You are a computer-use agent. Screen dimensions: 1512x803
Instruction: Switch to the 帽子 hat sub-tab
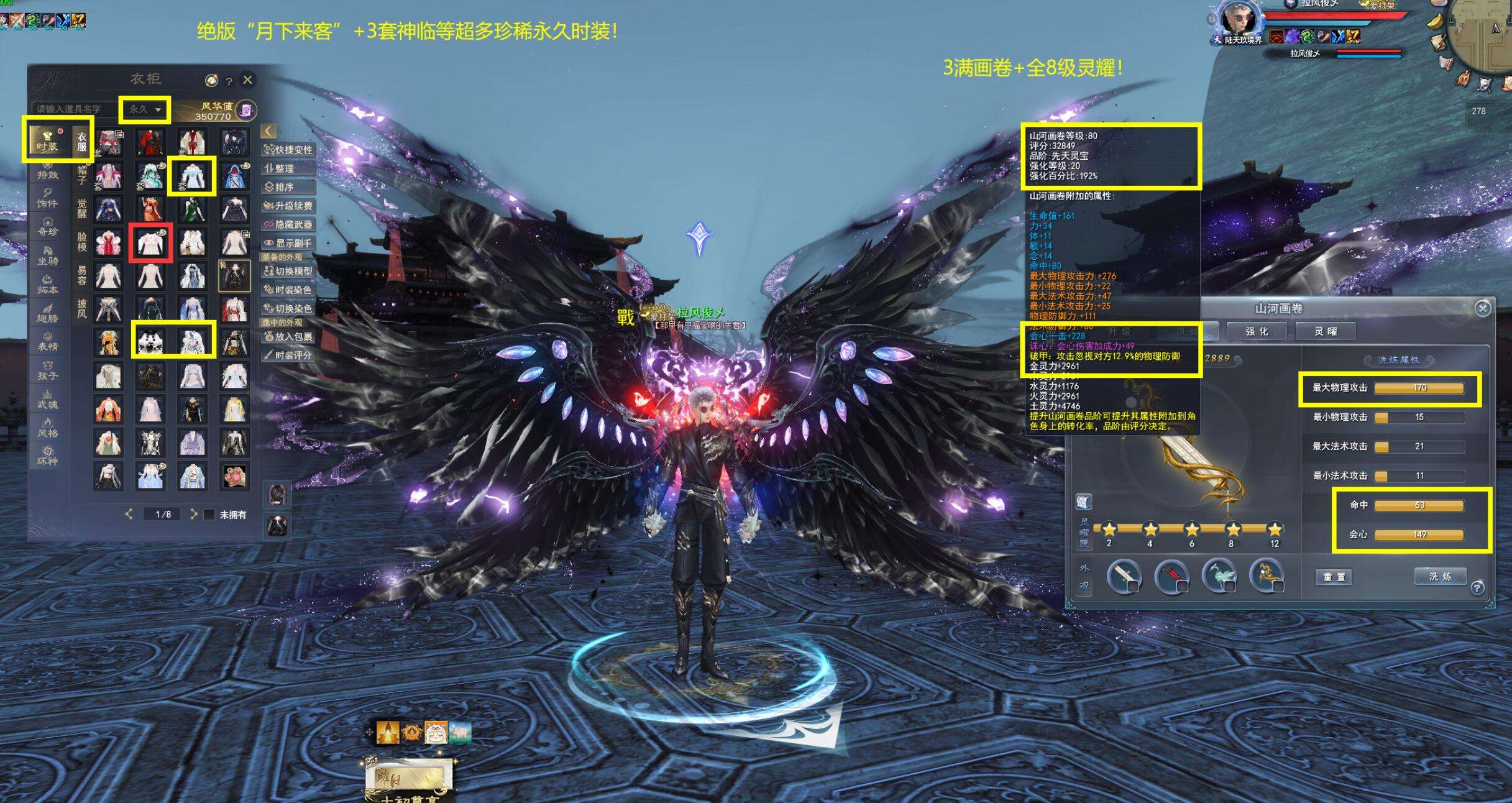(x=82, y=175)
